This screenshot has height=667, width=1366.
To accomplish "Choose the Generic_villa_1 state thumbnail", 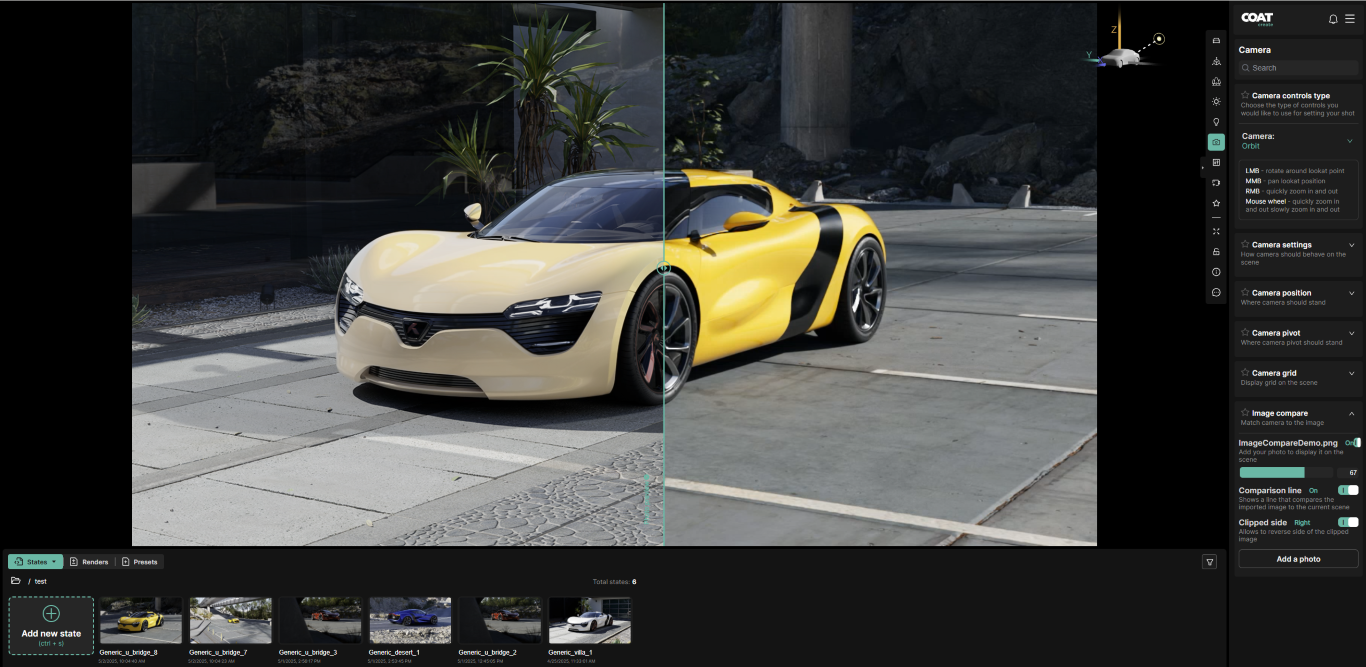I will click(x=590, y=620).
